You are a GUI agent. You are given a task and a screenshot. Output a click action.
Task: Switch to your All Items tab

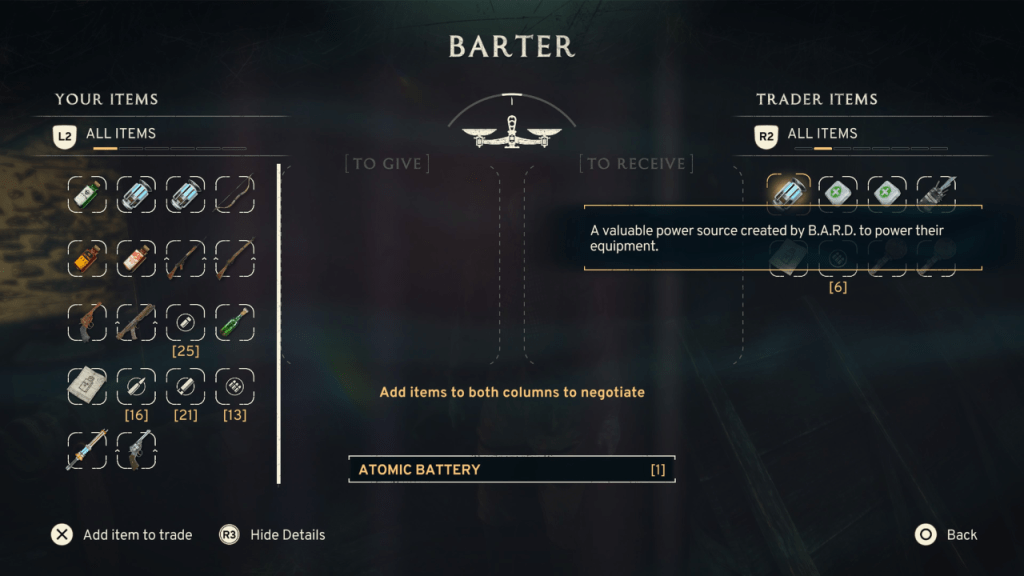(x=120, y=133)
